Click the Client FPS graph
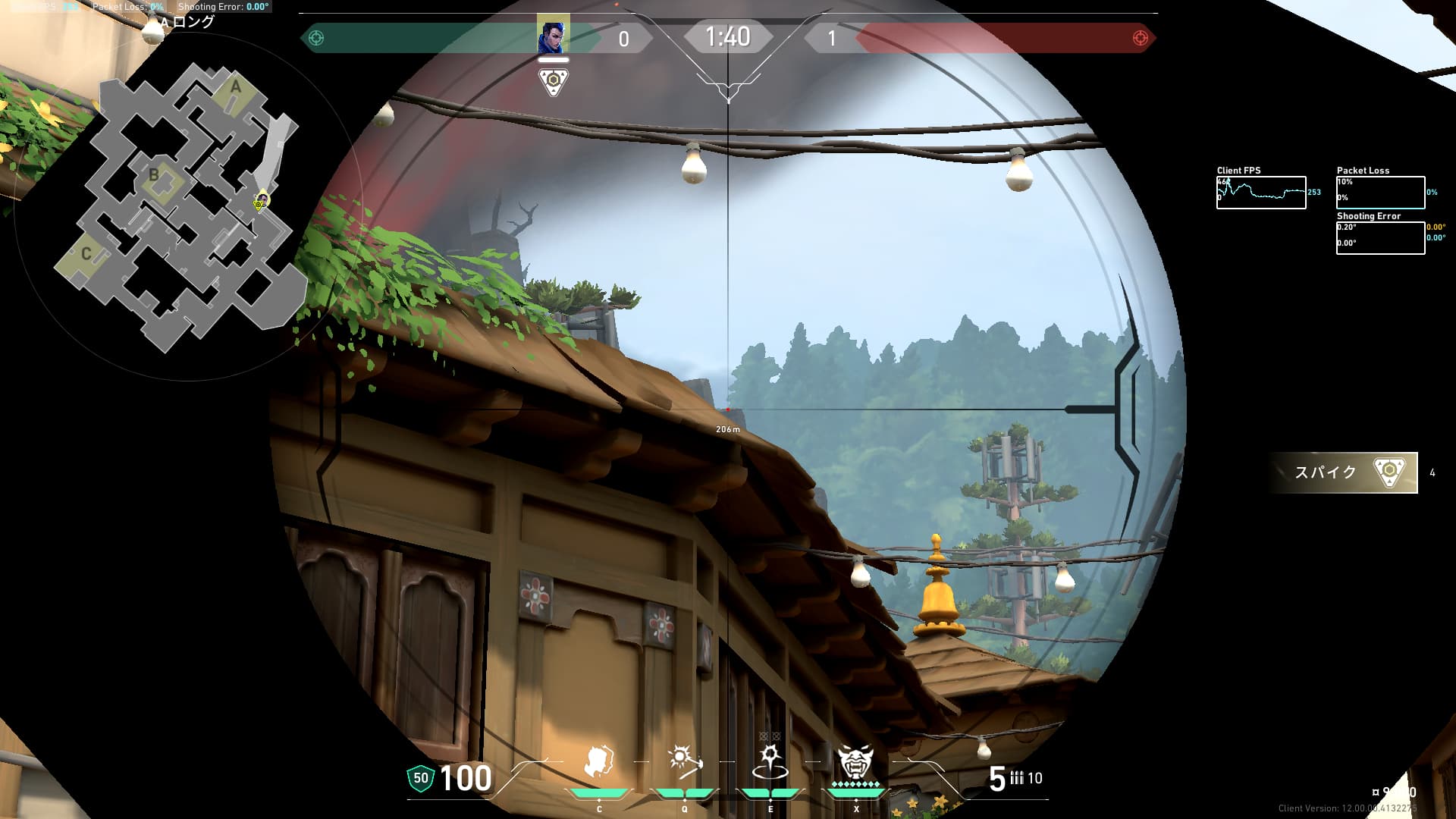The height and width of the screenshot is (819, 1456). click(x=1261, y=193)
